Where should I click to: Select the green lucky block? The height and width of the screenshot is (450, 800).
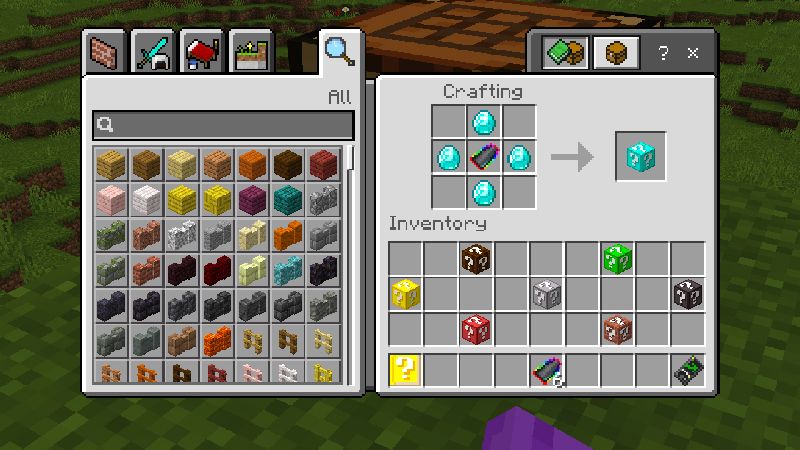click(x=617, y=259)
